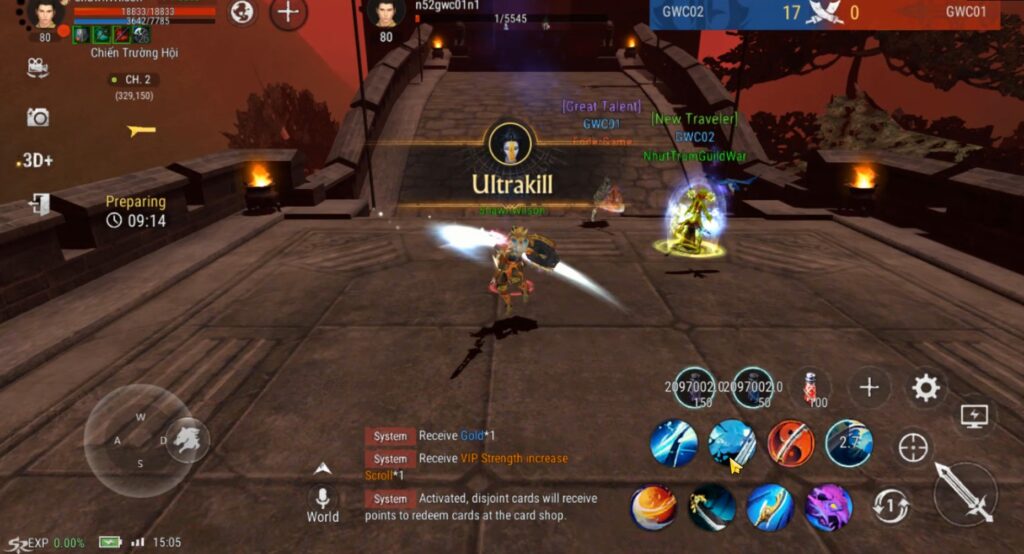Select the CH. 2 channel selector
The image size is (1024, 554).
pyautogui.click(x=133, y=80)
